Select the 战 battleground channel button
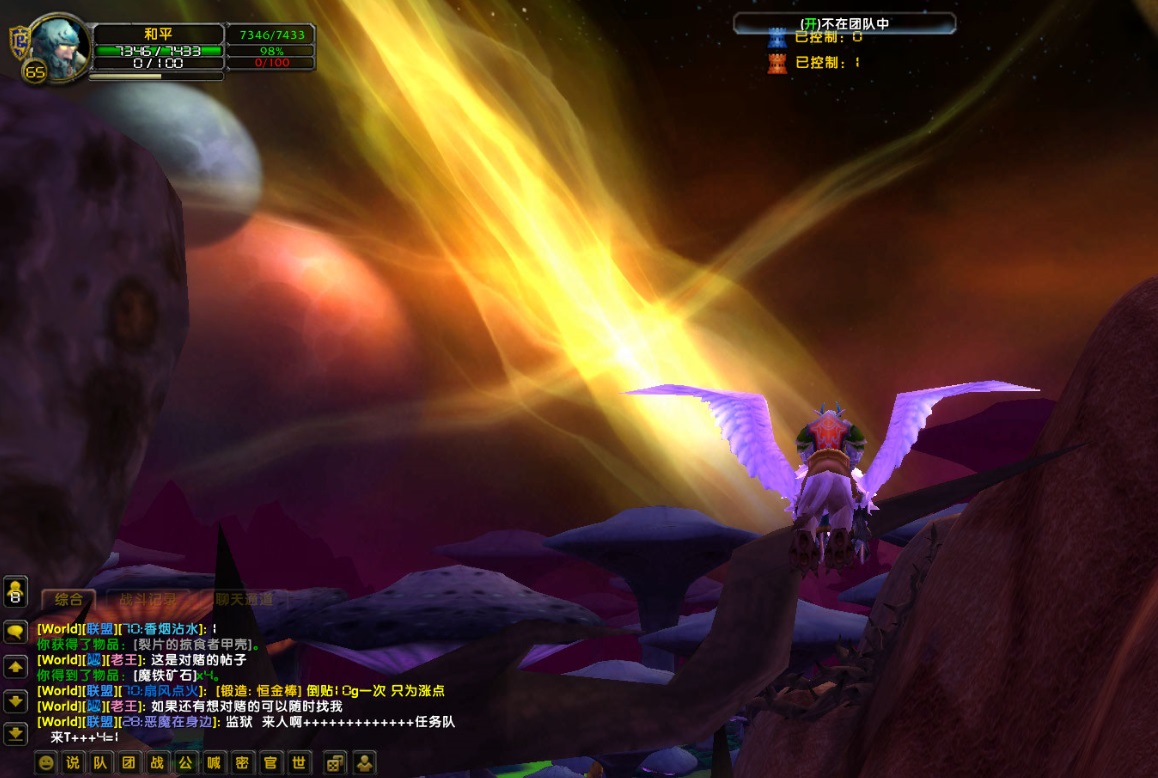Screen dimensions: 1158x778 (157, 762)
